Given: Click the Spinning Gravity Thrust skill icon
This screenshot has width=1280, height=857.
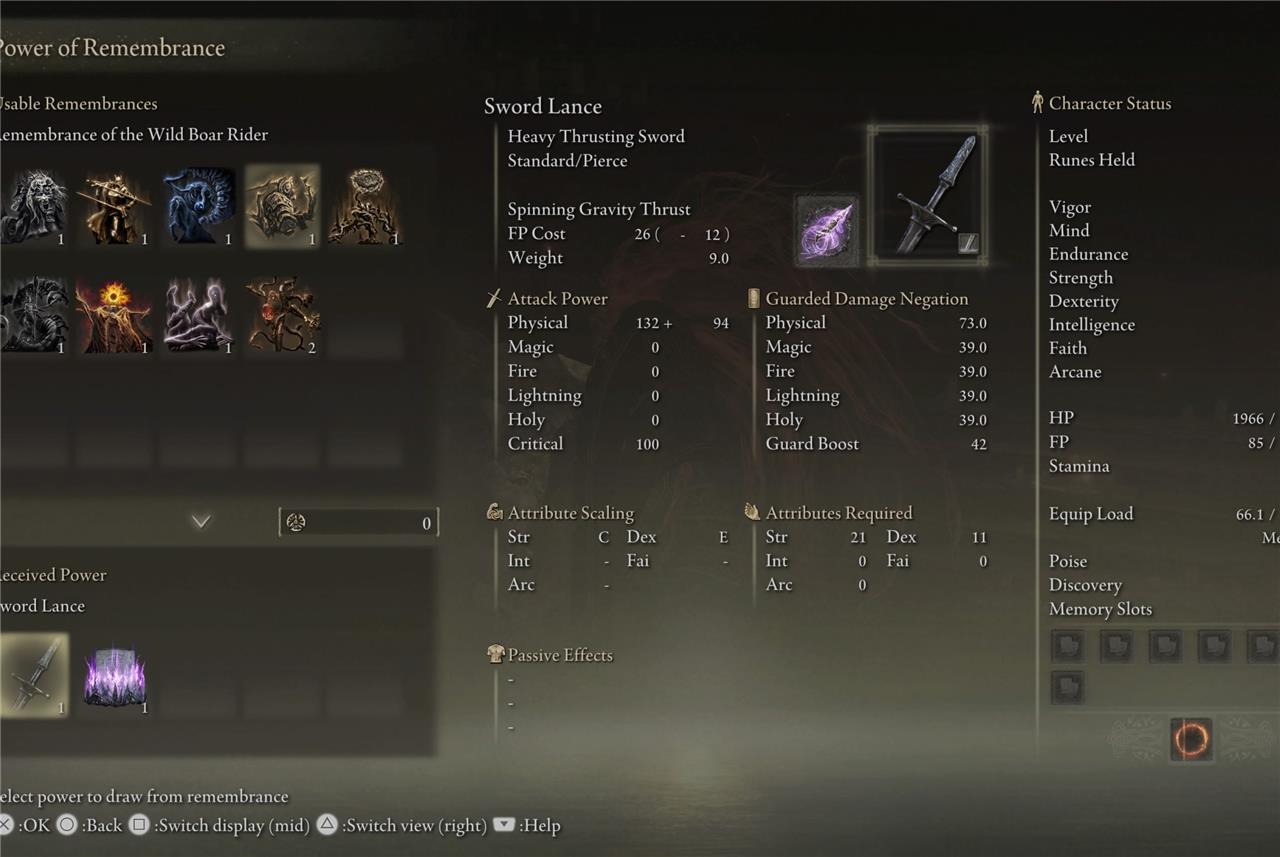Looking at the screenshot, I should point(827,230).
